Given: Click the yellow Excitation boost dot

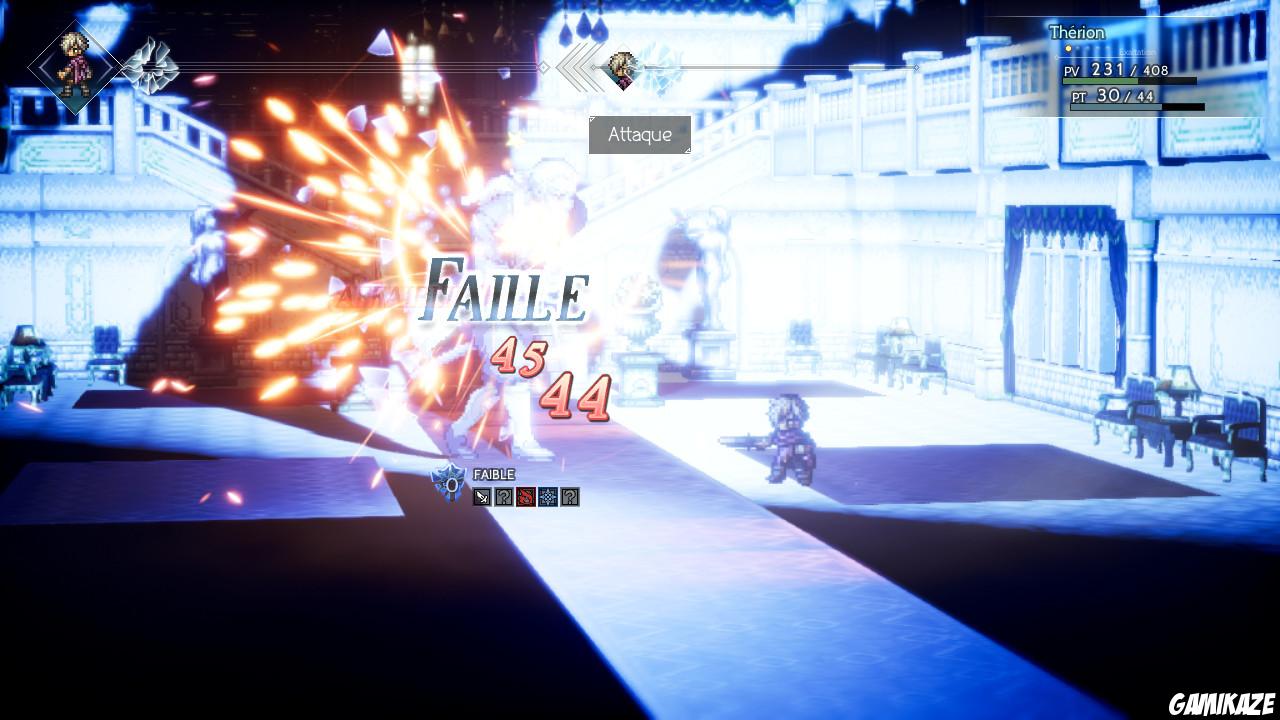Looking at the screenshot, I should click(1068, 49).
